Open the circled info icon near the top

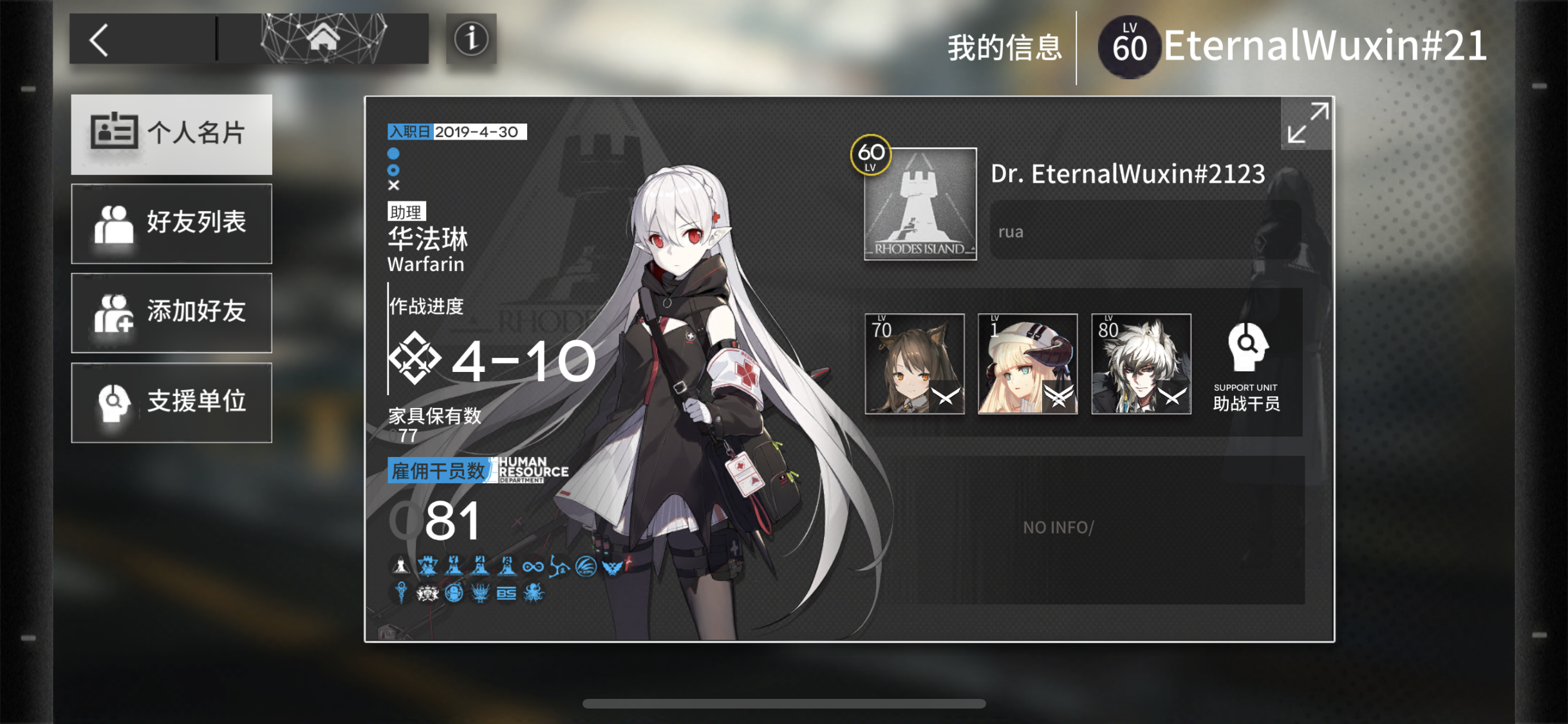point(471,40)
